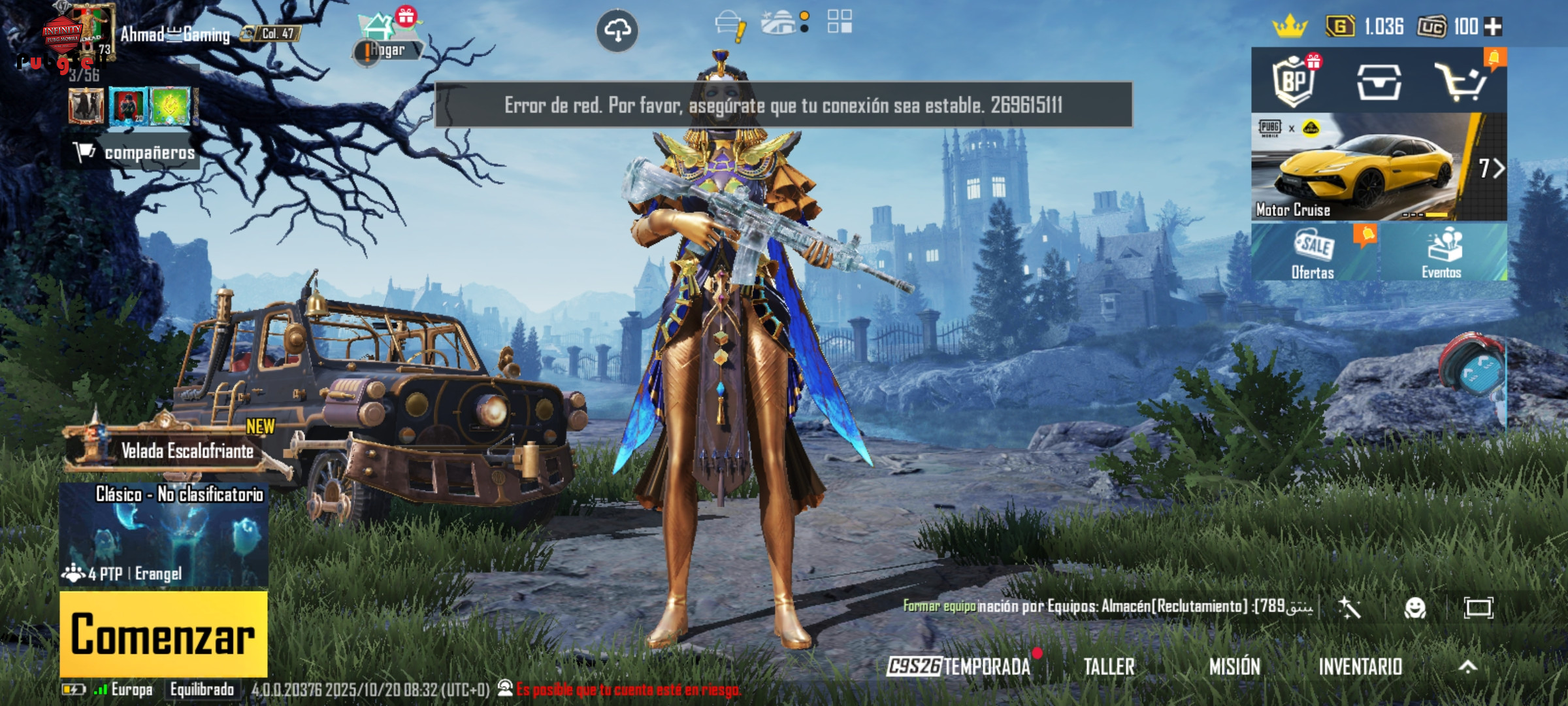1568x706 pixels.
Task: Tap the cloud download icon
Action: pyautogui.click(x=617, y=30)
